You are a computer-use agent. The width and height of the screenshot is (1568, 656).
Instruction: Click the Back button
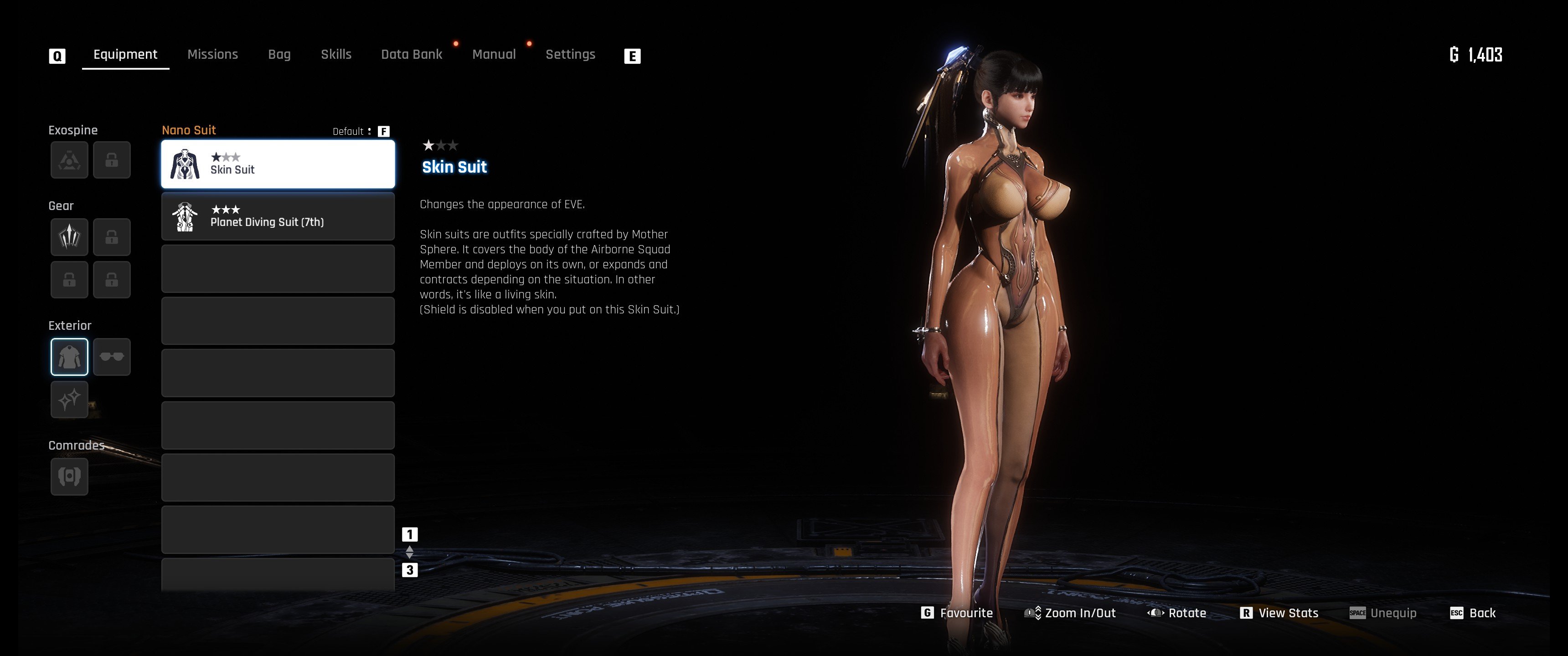(1473, 613)
